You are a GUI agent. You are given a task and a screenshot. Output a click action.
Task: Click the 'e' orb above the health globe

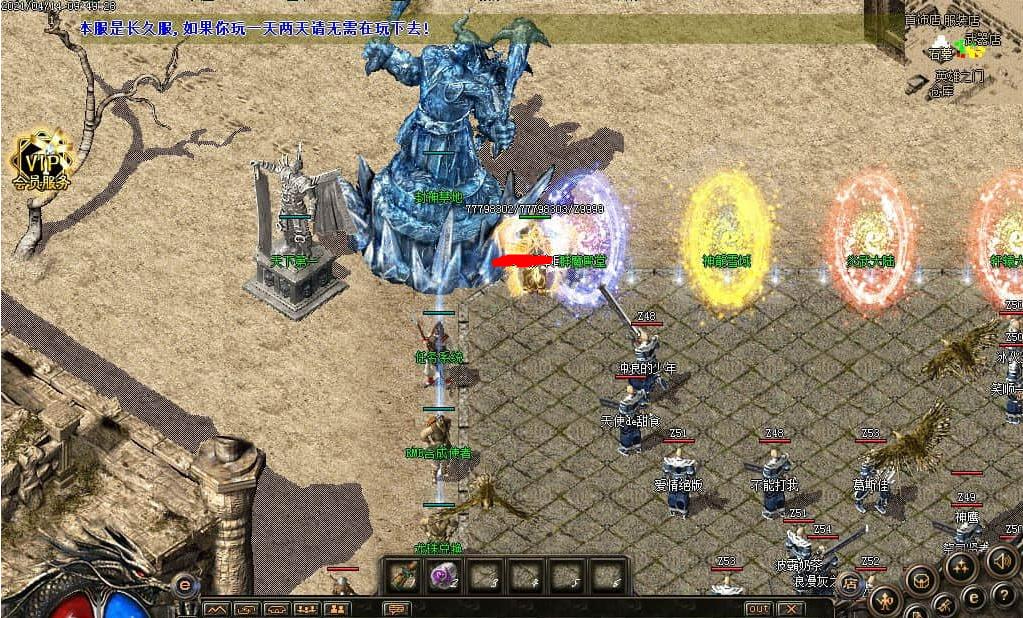pos(184,585)
